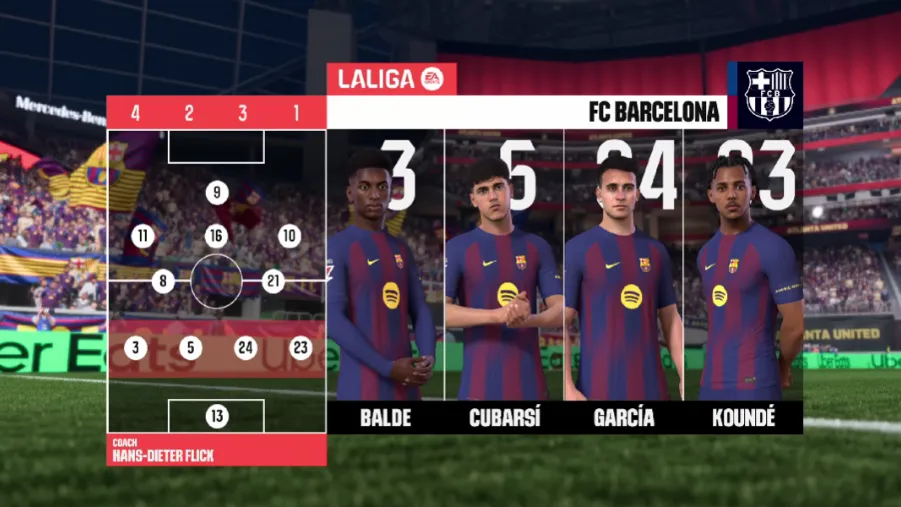Click the number 10 formation marker
The height and width of the screenshot is (507, 901).
tap(290, 236)
